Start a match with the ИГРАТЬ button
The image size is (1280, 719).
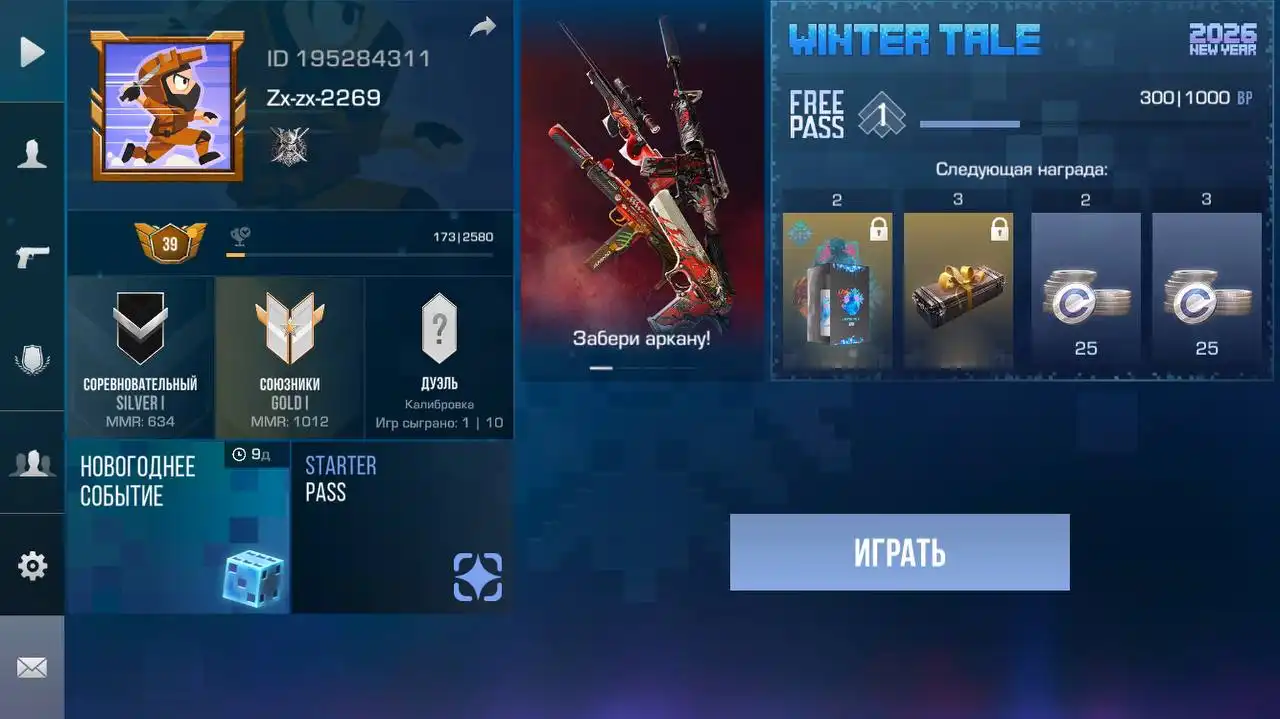(x=899, y=552)
